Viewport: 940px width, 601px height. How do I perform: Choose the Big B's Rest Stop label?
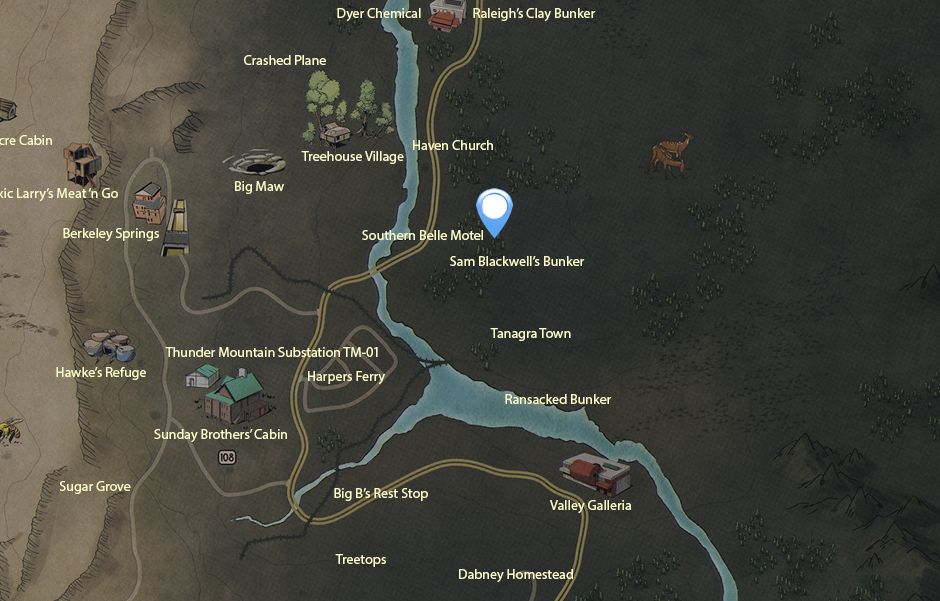[380, 493]
